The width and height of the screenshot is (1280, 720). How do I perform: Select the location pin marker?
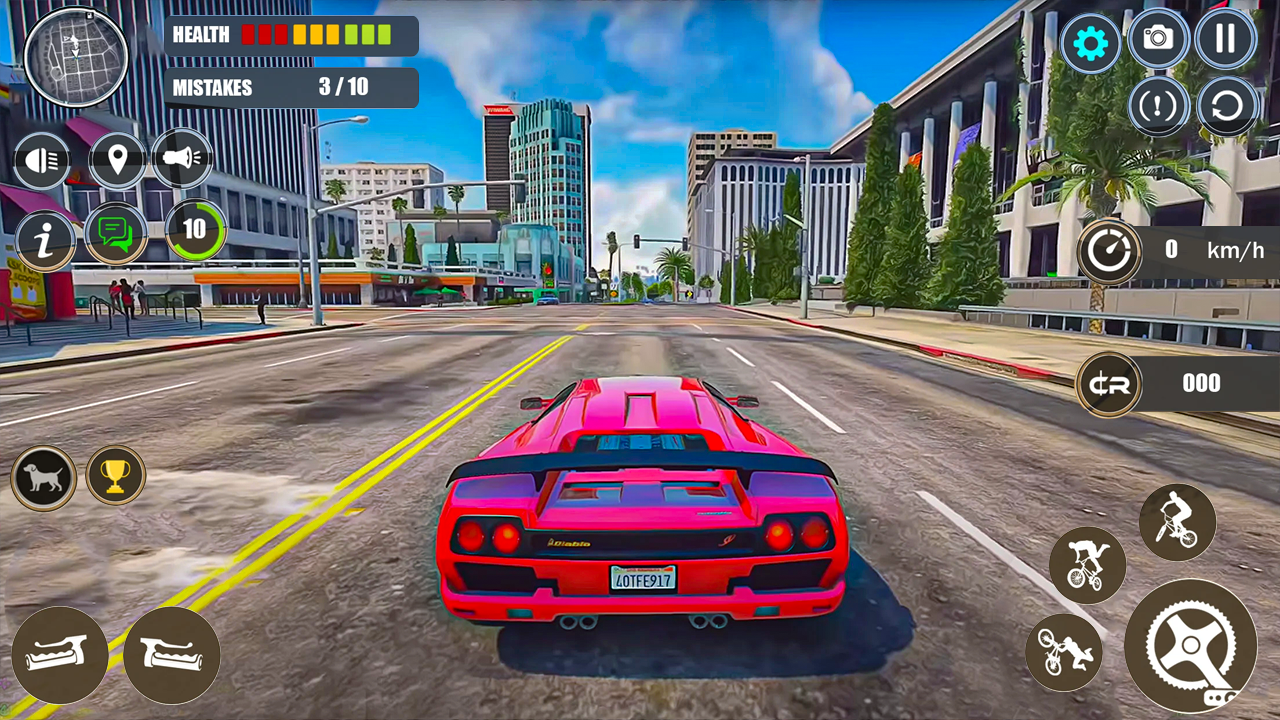[x=117, y=160]
